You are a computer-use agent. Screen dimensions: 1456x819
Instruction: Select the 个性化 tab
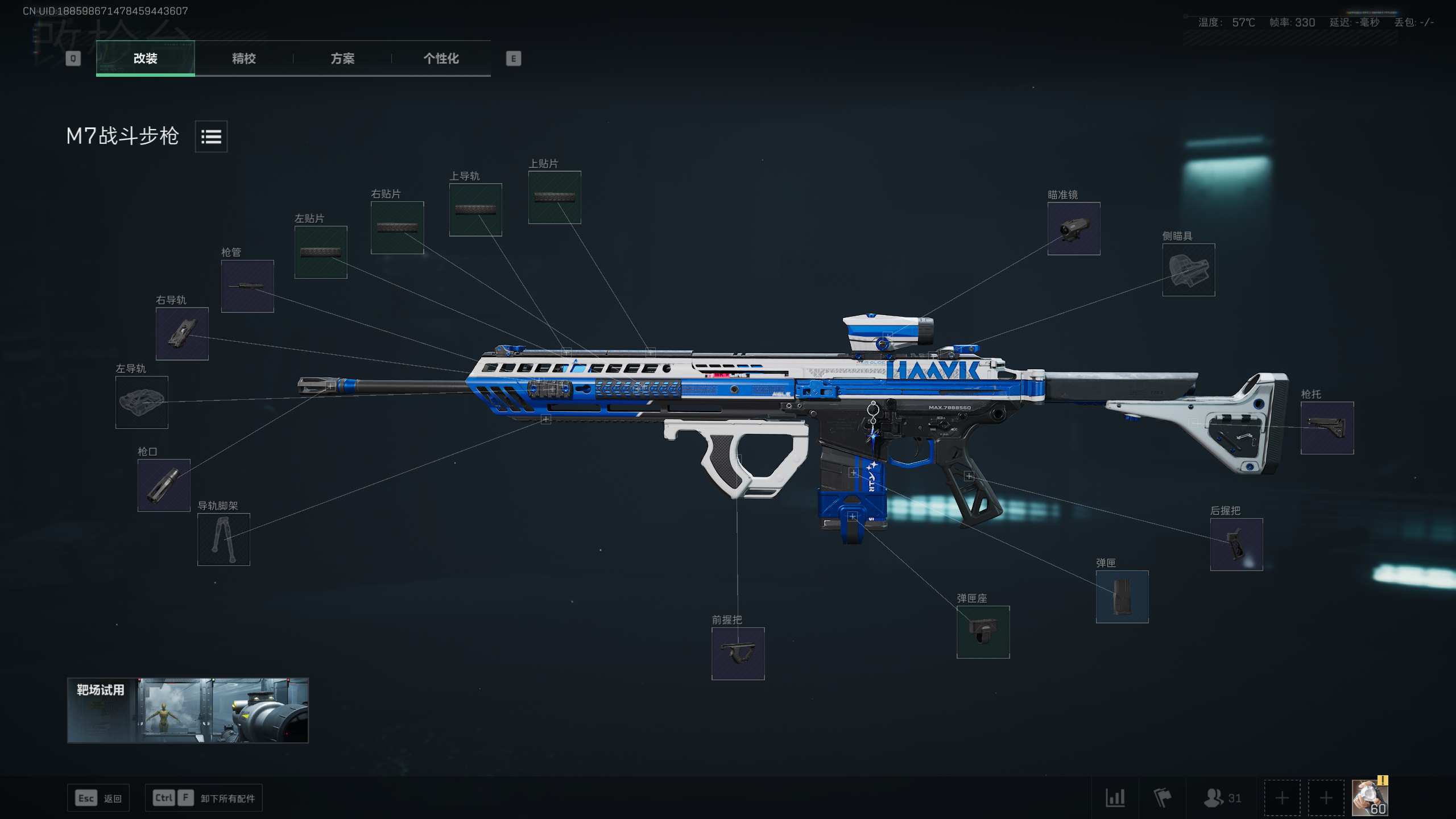441,58
